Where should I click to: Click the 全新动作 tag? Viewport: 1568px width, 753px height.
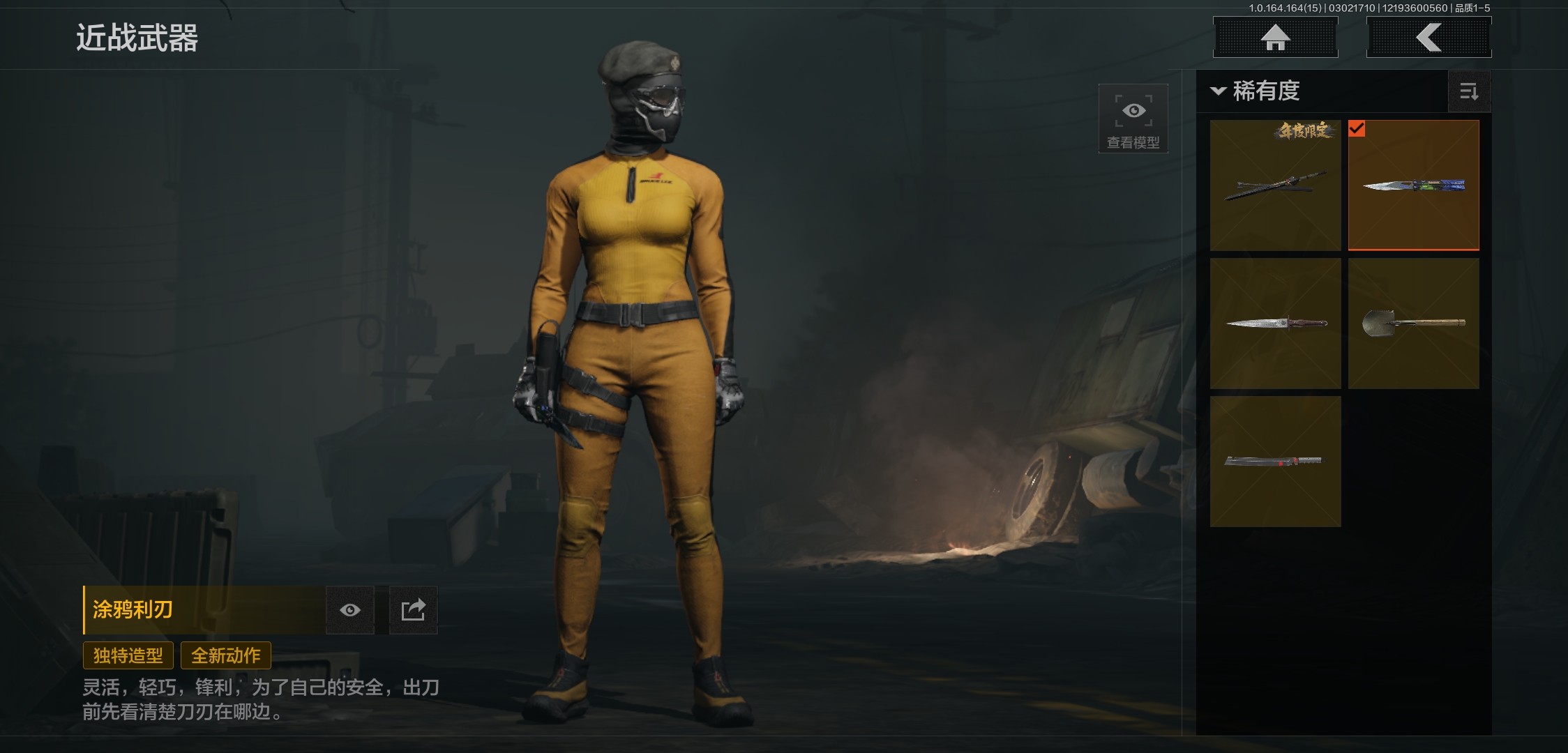(x=226, y=655)
